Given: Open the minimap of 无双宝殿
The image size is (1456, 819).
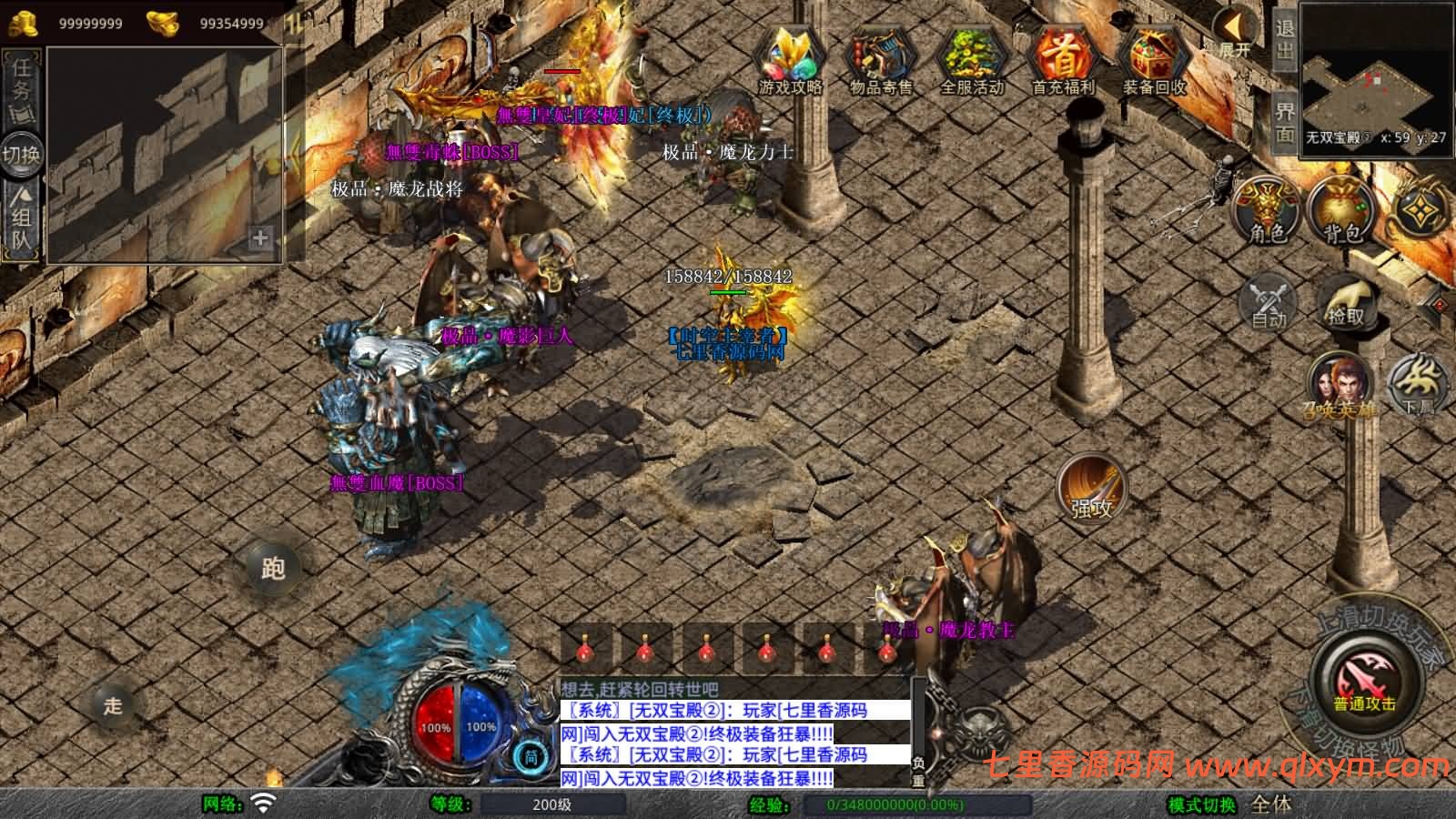Looking at the screenshot, I should (x=1374, y=77).
